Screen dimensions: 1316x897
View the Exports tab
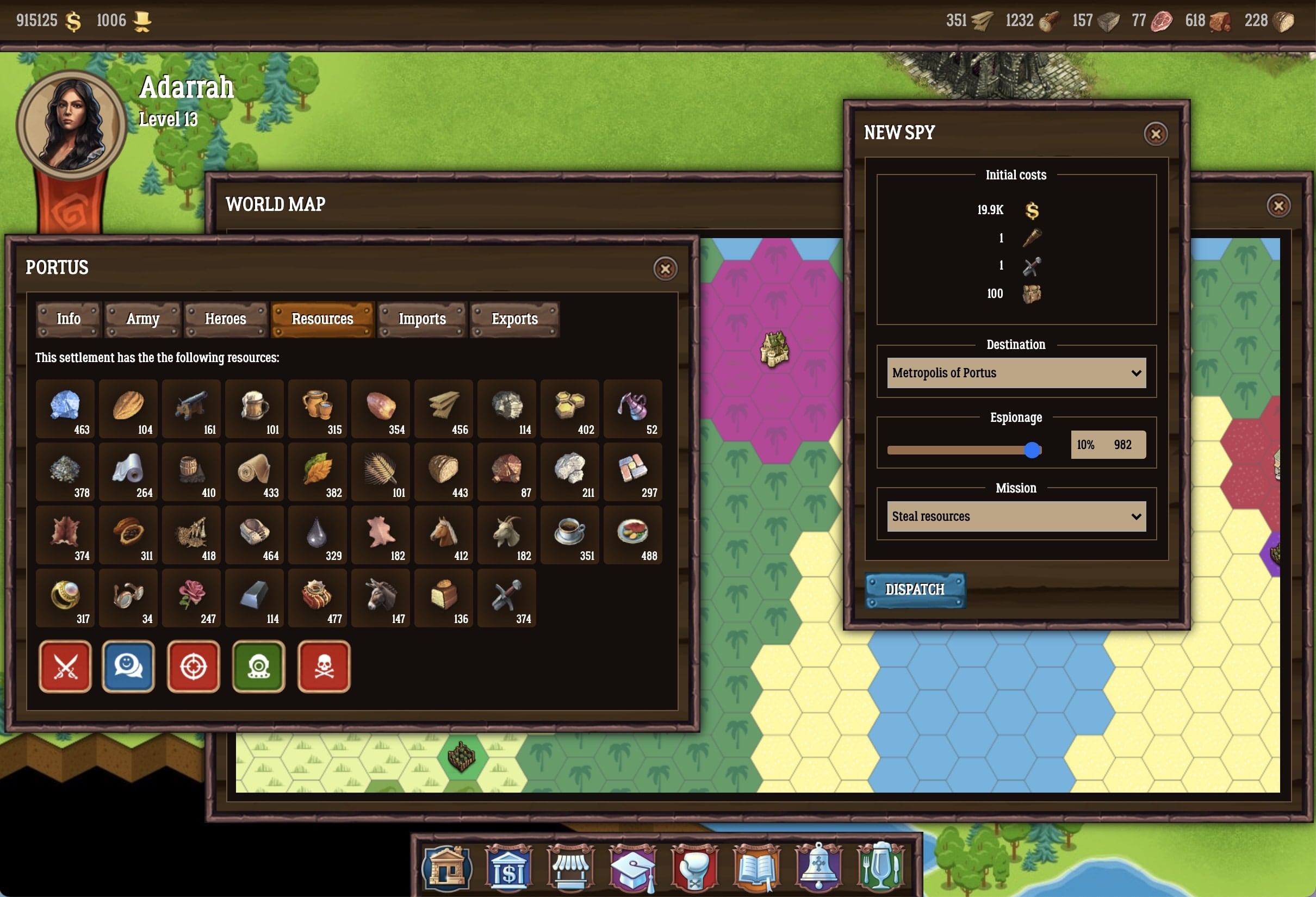coord(514,319)
